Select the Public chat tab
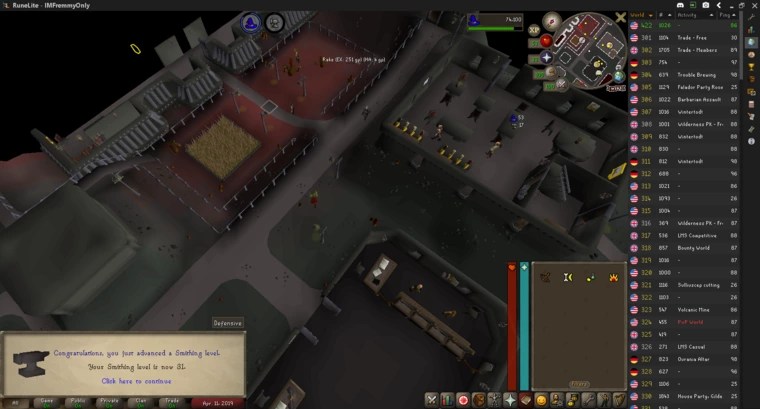 point(77,401)
